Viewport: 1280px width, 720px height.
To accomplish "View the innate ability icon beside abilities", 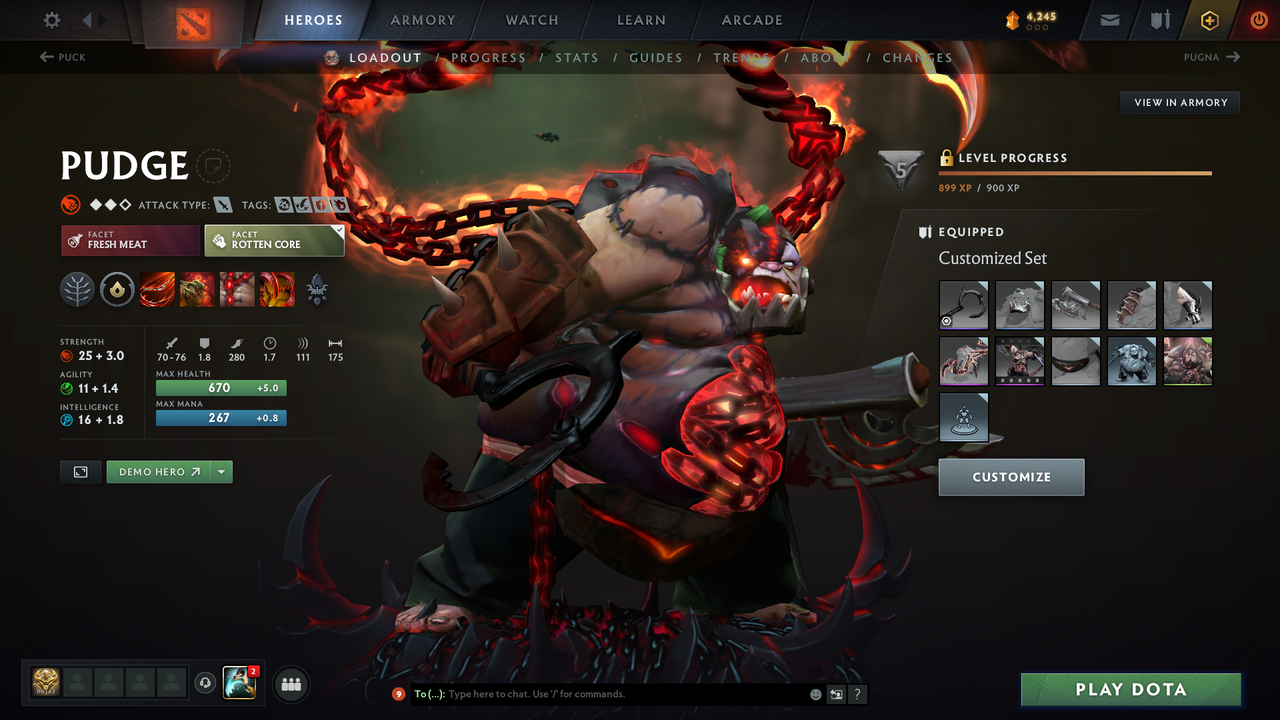I will [118, 290].
